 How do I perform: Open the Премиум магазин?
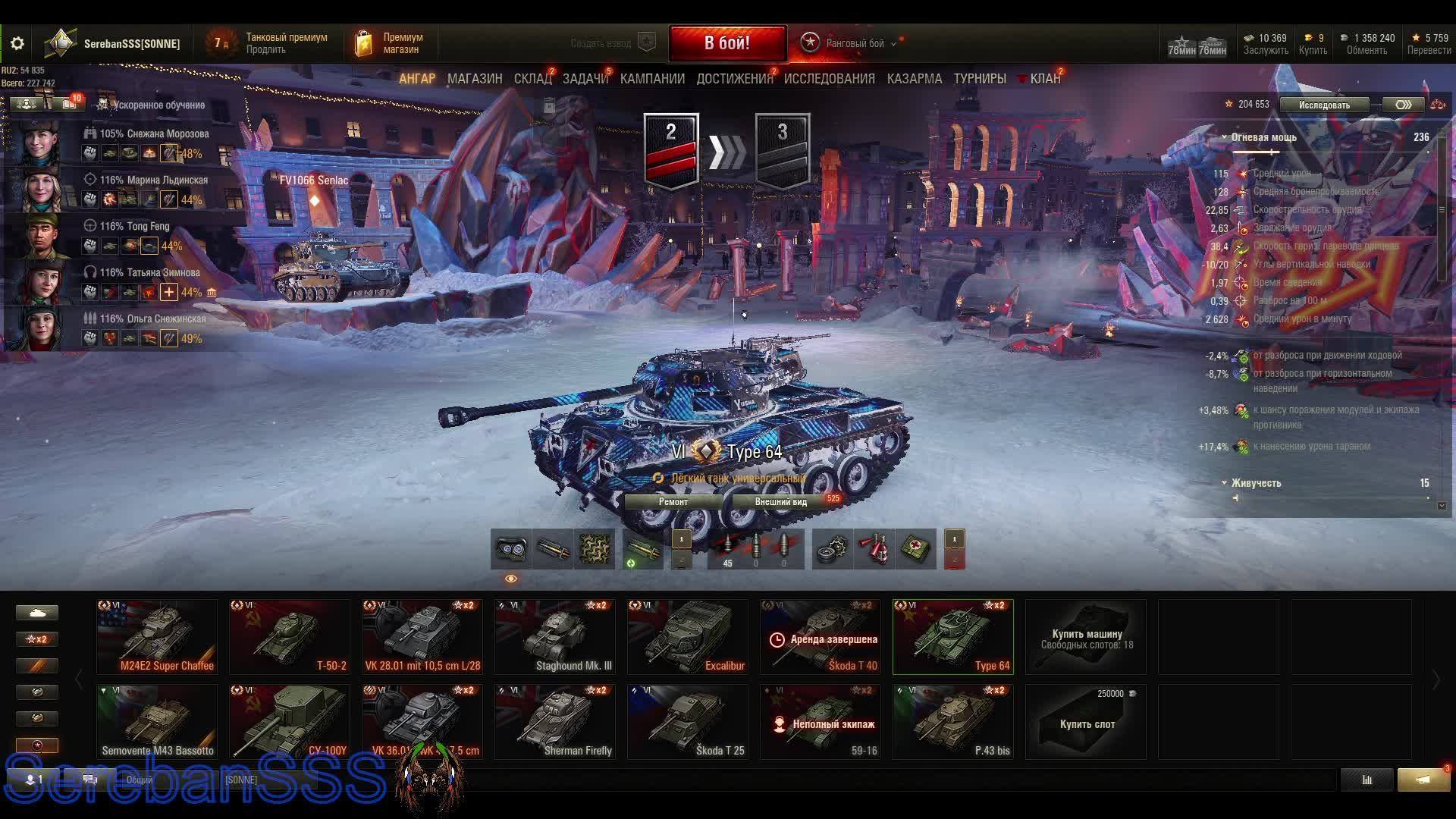388,43
